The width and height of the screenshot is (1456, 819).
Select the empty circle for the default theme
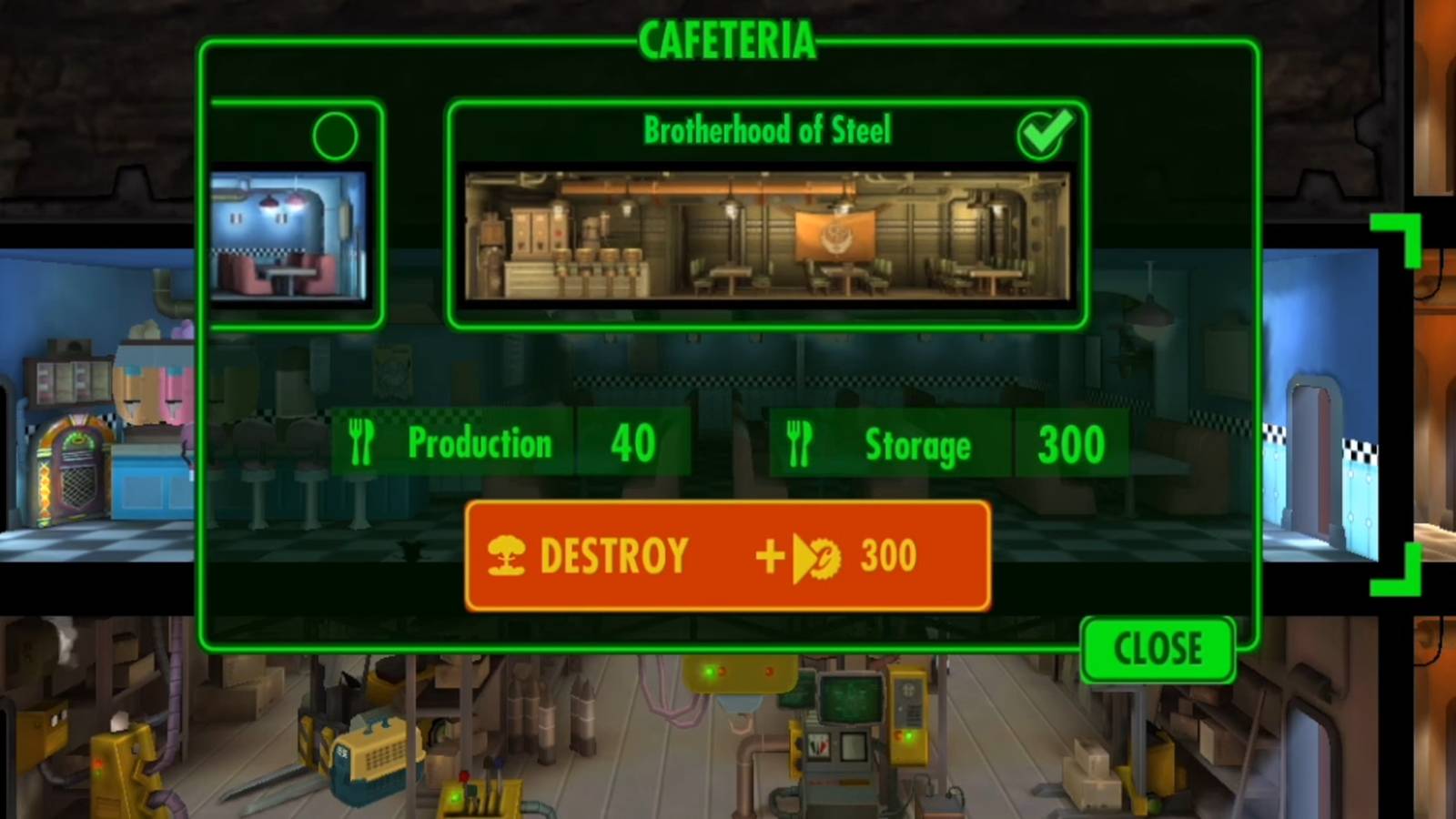coord(335,135)
